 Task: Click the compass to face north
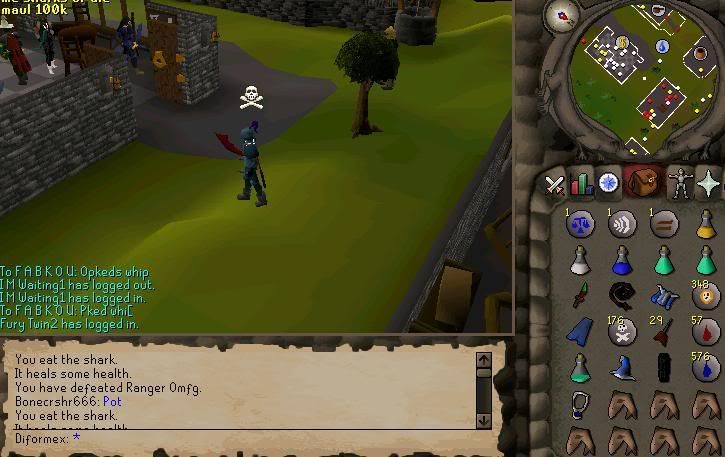(563, 16)
